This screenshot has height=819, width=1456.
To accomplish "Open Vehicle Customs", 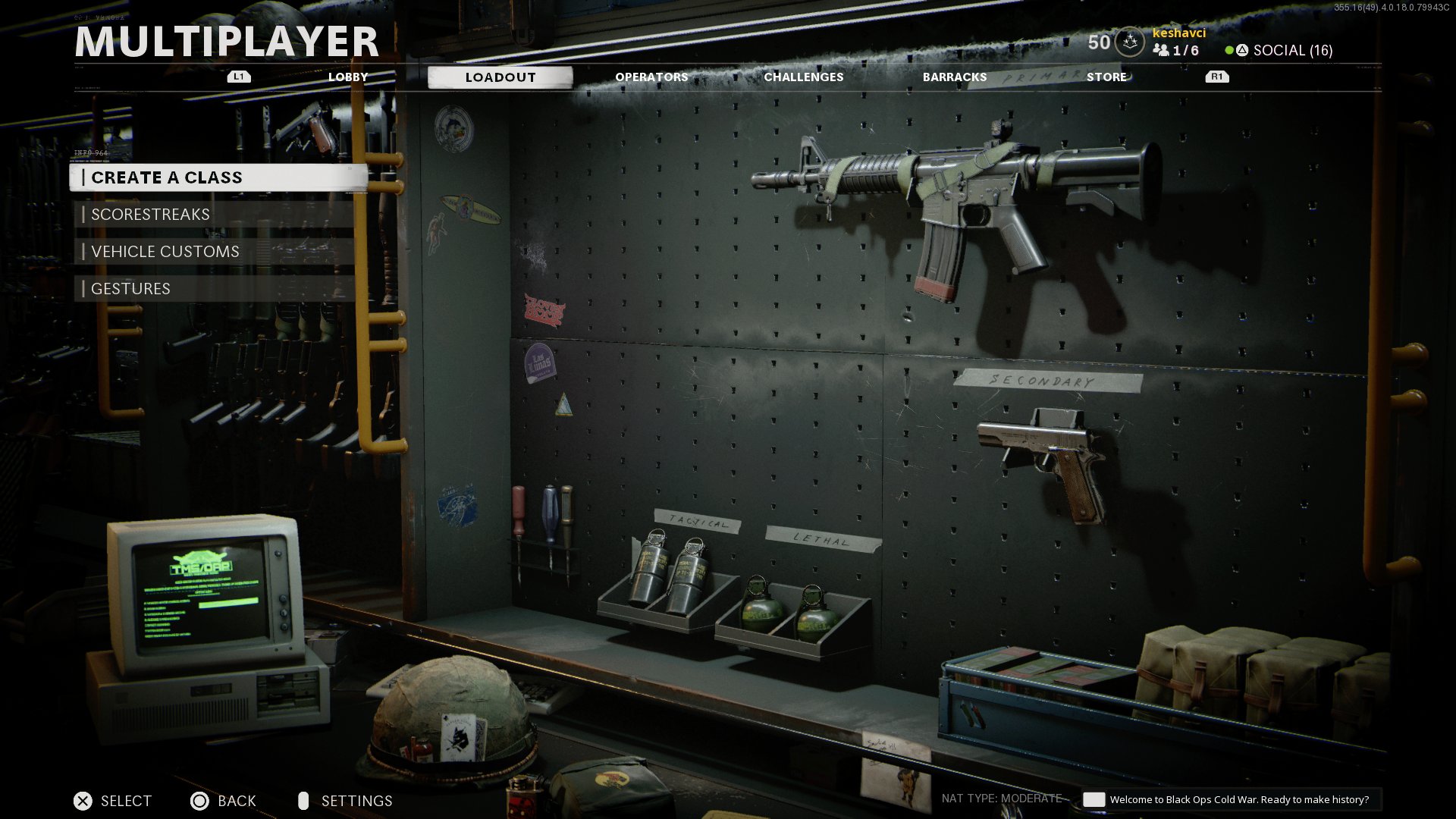I will click(x=215, y=252).
